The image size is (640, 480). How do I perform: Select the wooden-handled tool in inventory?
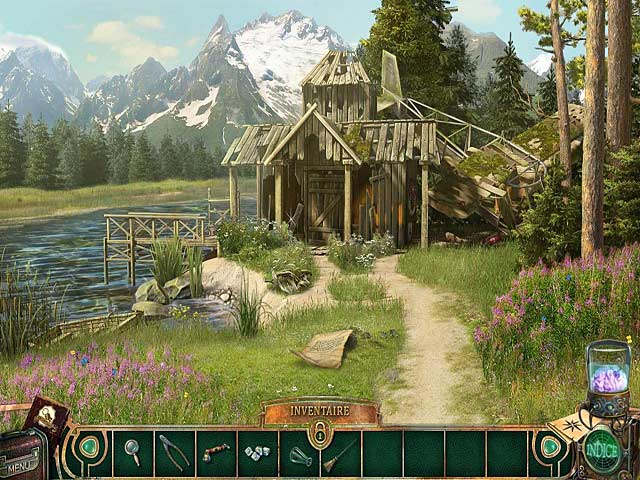[x=216, y=452]
